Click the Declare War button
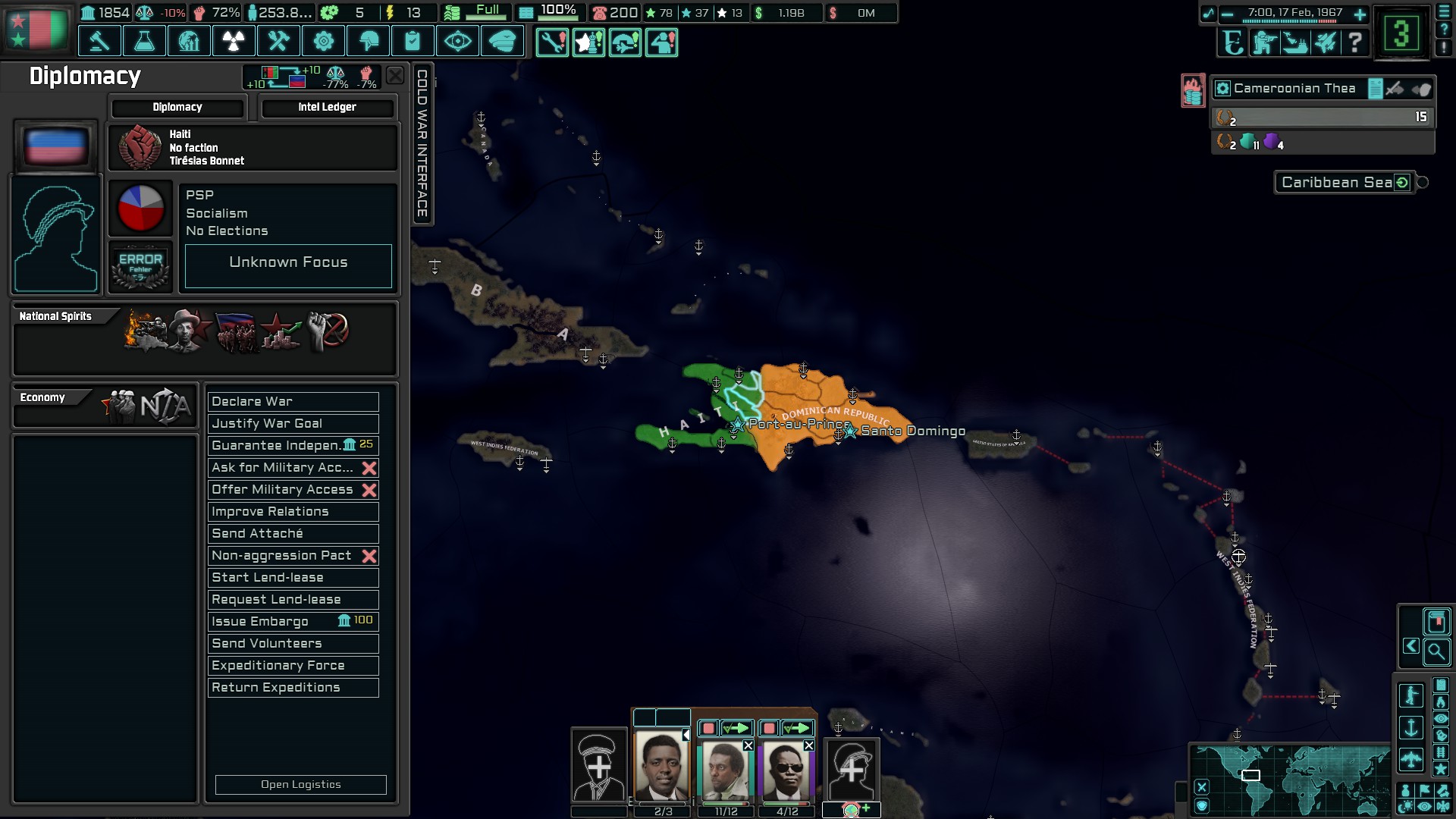This screenshot has width=1456, height=819. [x=293, y=401]
